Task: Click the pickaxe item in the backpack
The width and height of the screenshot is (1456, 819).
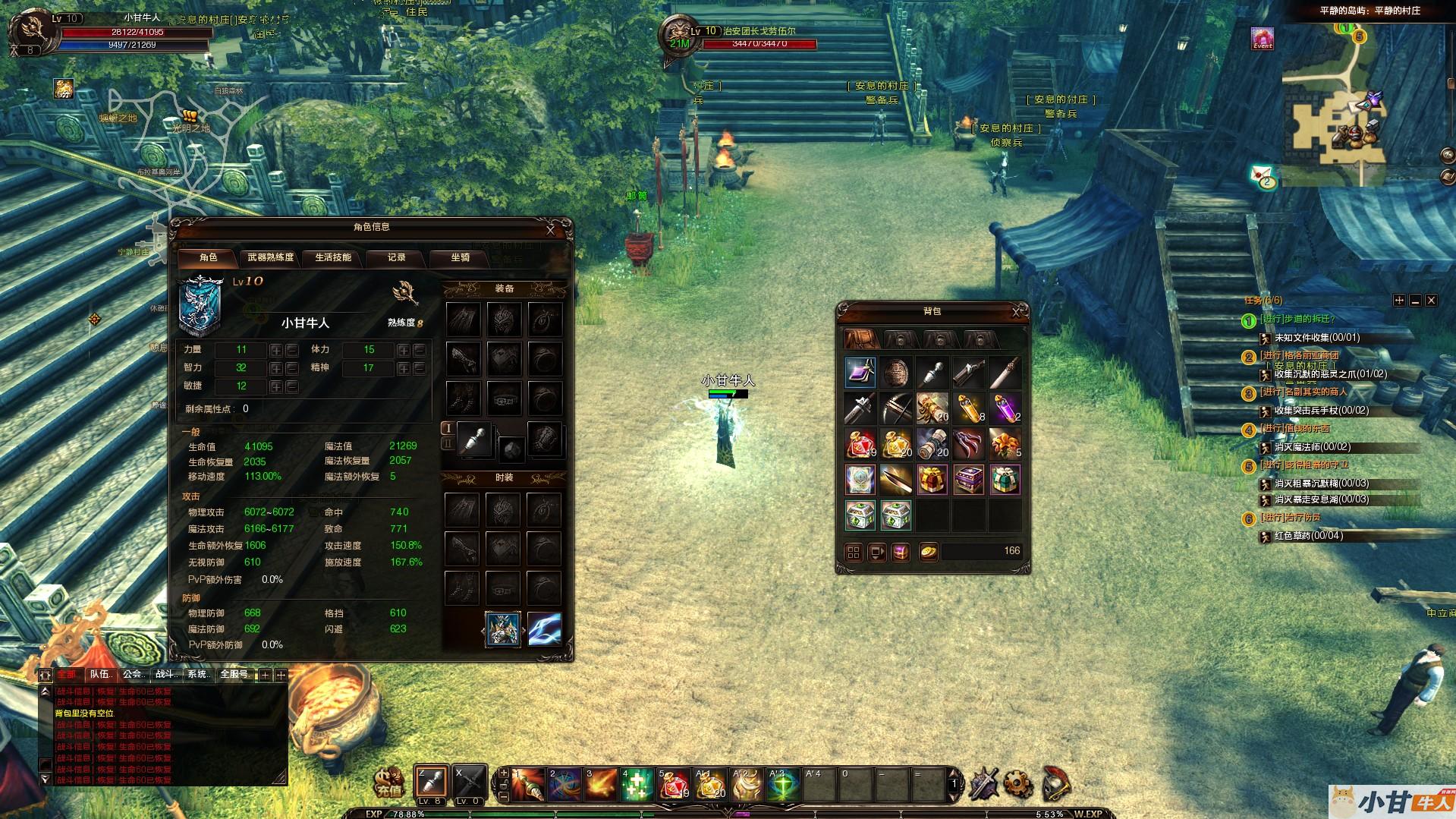Action: 896,409
